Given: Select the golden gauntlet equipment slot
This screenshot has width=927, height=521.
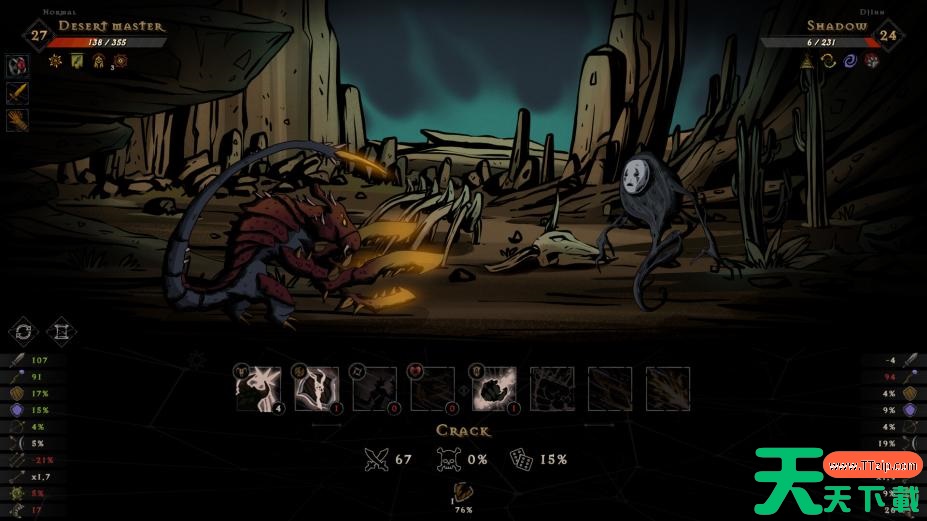Looking at the screenshot, I should point(17,121).
